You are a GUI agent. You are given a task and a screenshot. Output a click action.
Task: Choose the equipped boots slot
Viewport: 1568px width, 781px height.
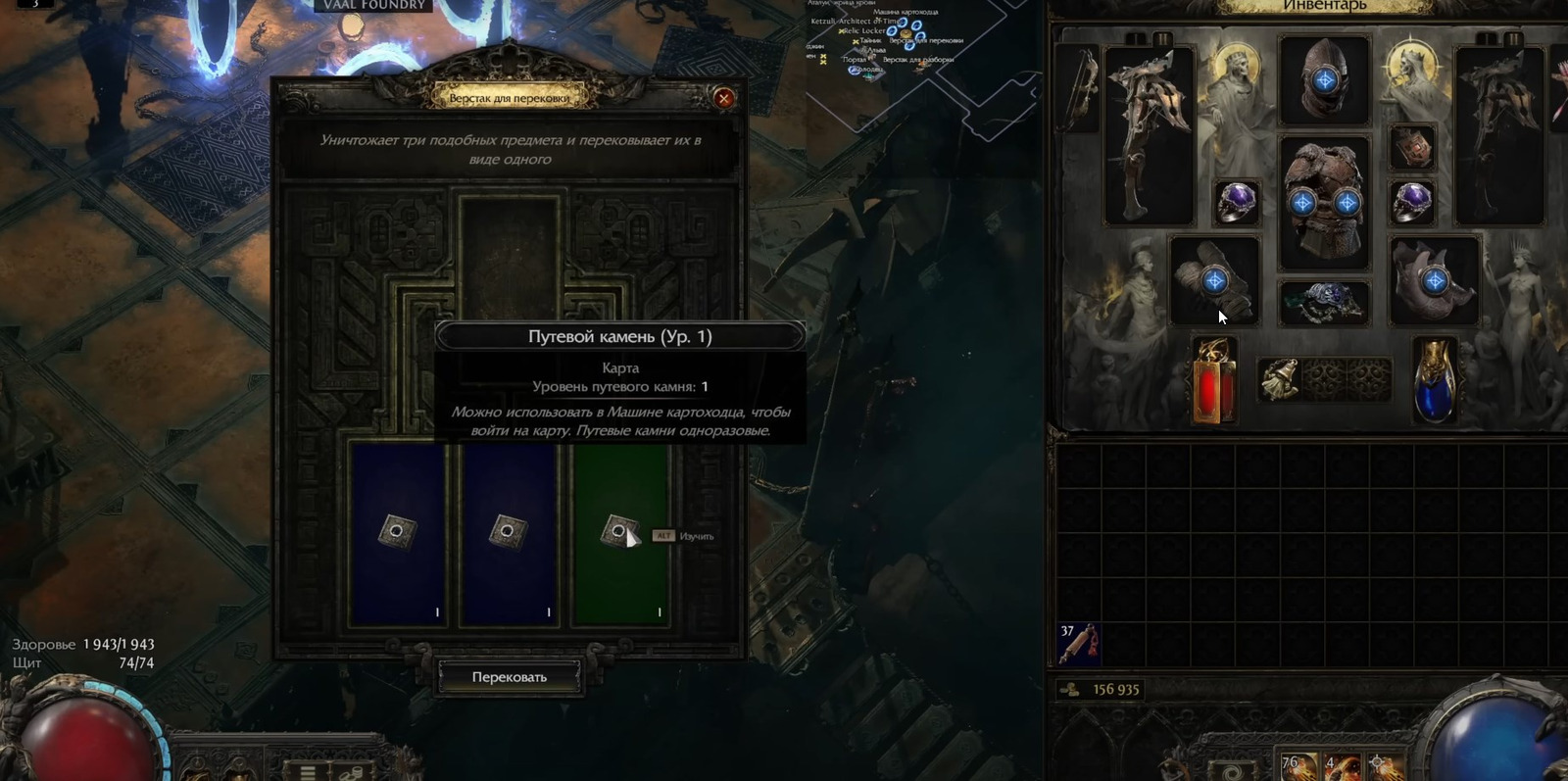1434,281
